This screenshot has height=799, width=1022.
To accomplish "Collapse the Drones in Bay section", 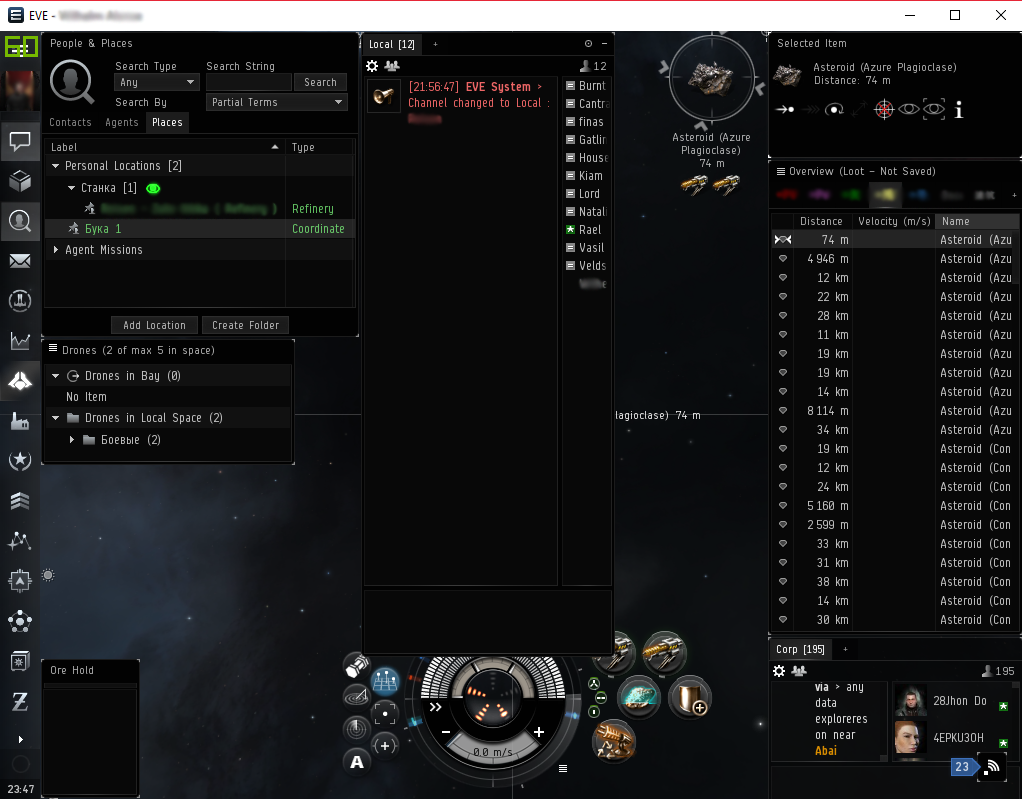I will (57, 376).
